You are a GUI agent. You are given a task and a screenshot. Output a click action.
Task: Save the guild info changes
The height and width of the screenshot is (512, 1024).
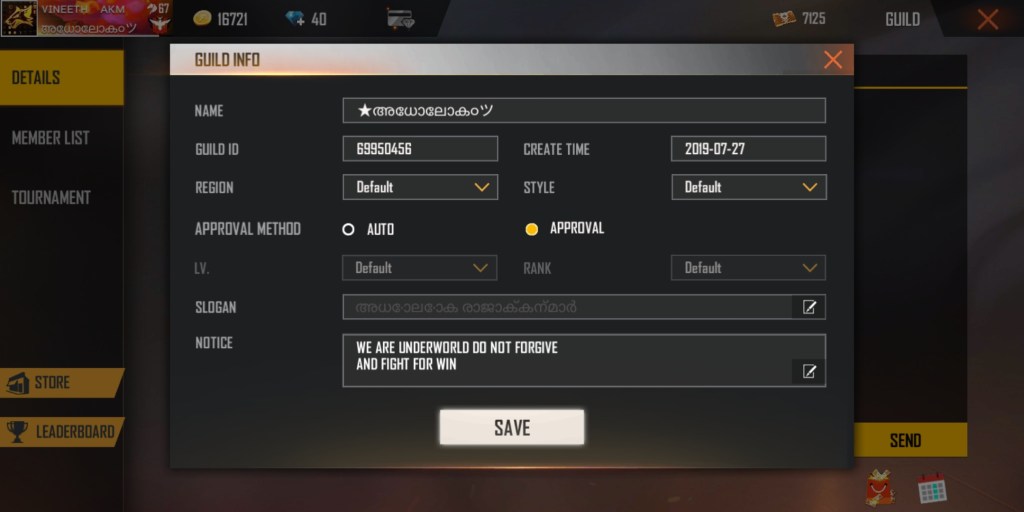click(511, 427)
